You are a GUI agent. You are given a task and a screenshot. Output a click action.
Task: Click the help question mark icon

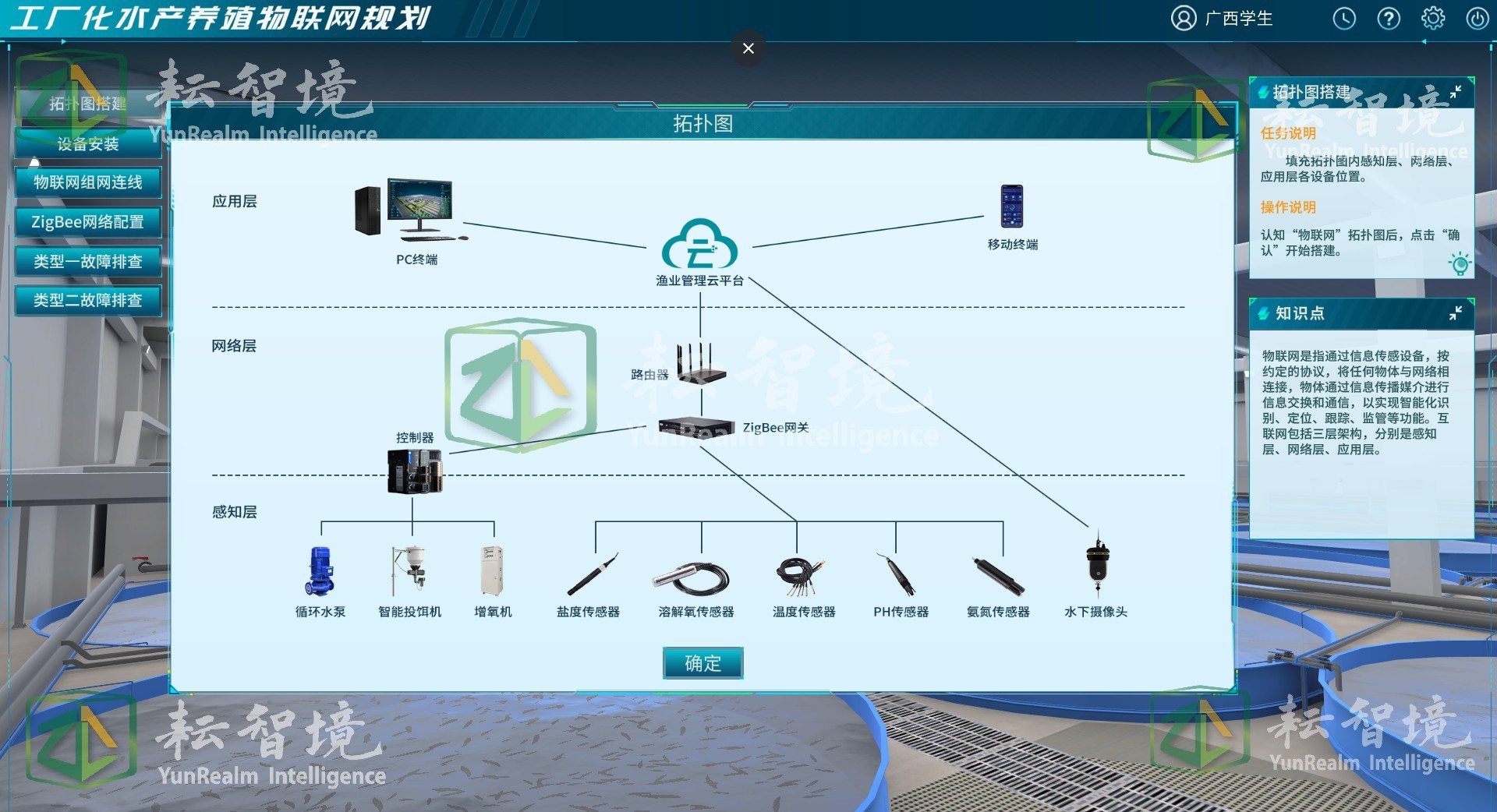[1389, 18]
